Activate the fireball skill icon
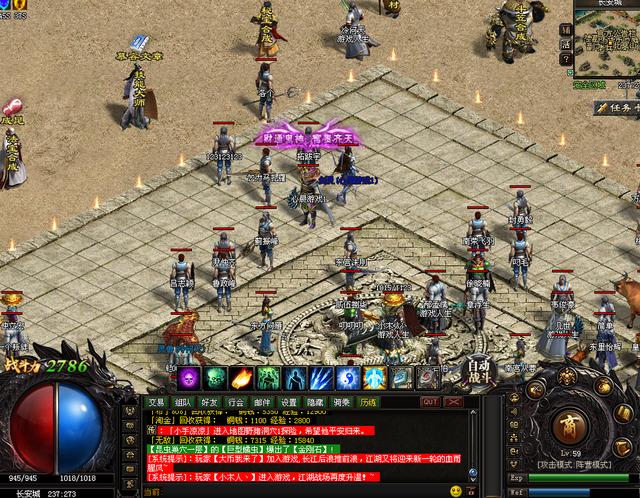 241,378
